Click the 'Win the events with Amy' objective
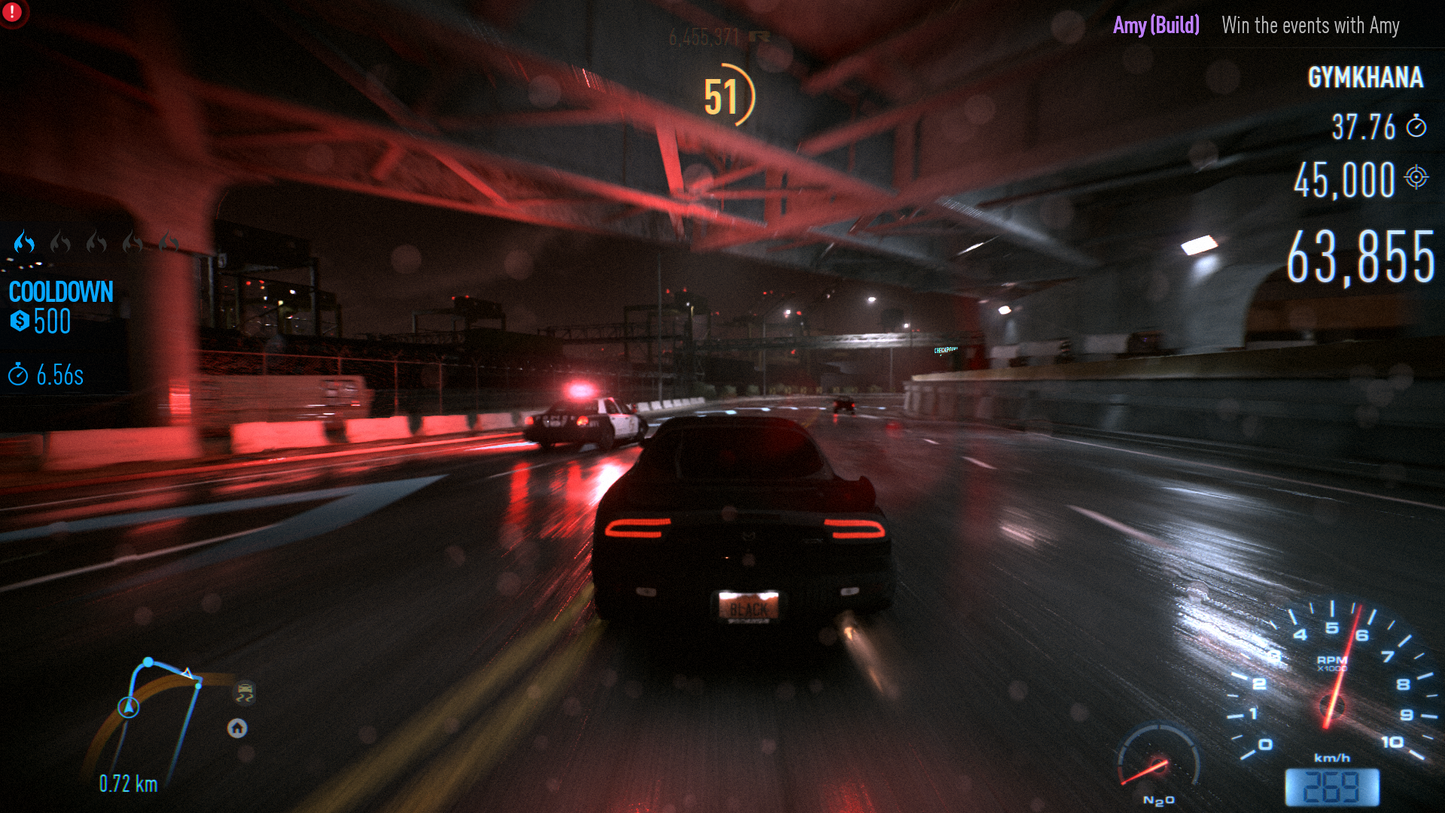 1310,25
